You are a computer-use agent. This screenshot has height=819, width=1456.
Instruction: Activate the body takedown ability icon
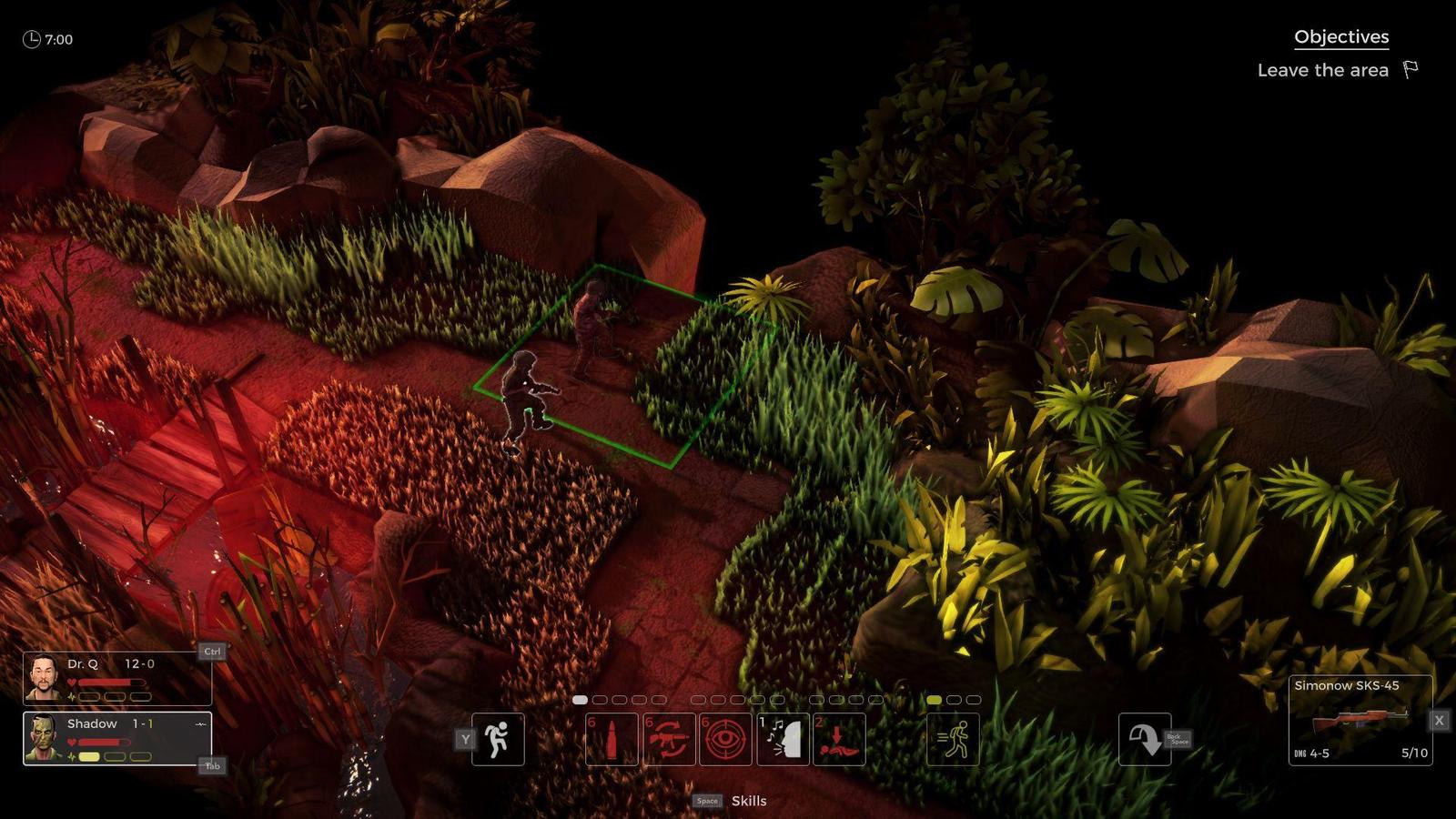(839, 739)
